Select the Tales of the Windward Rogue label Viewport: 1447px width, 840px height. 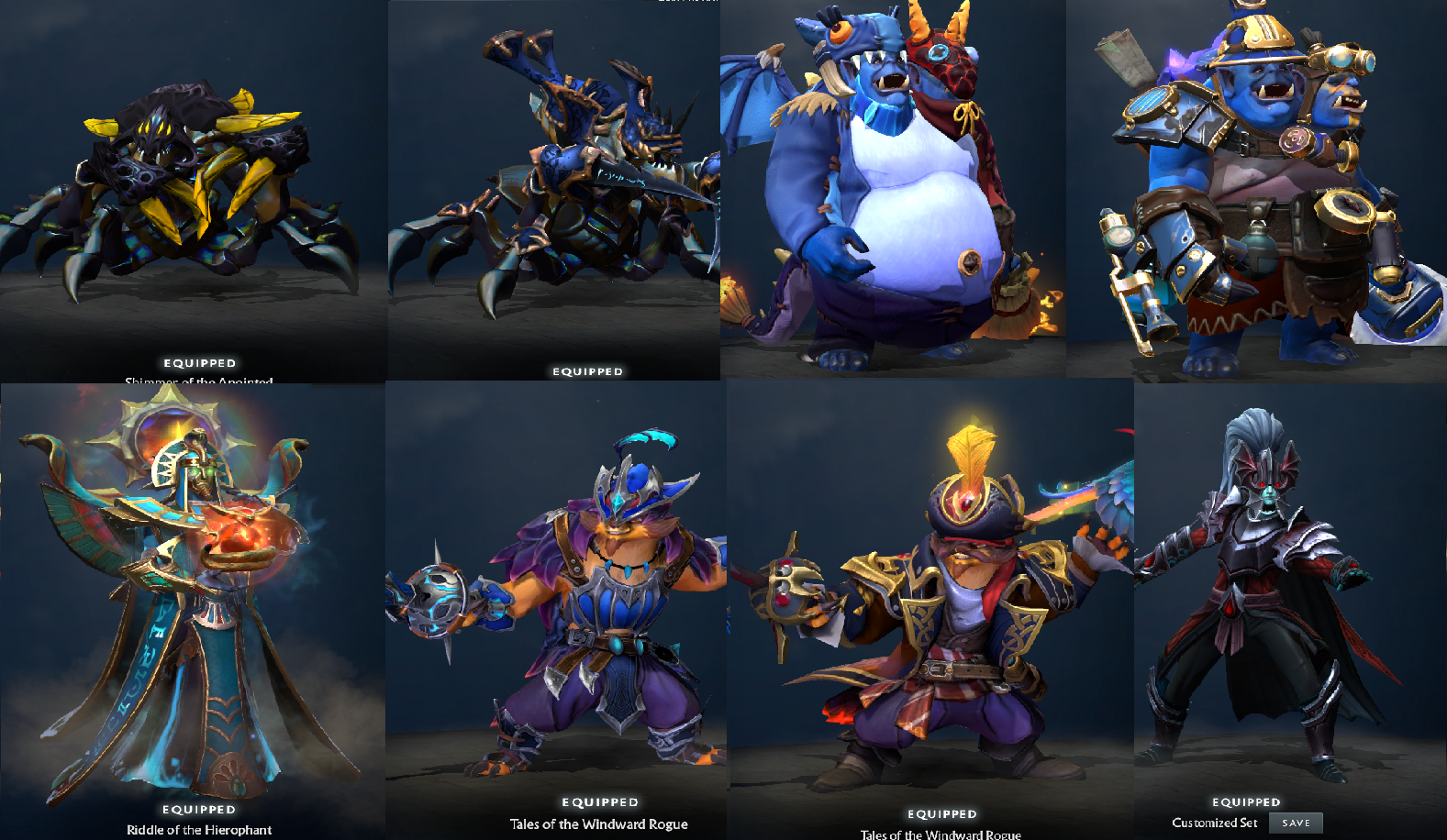pyautogui.click(x=599, y=824)
